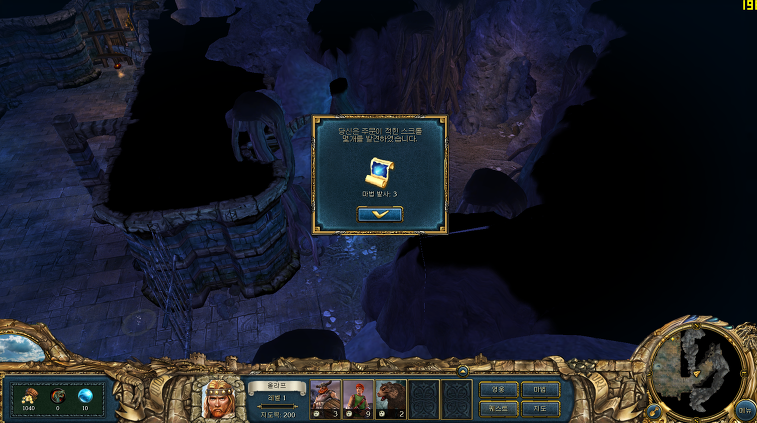Click the spell scroll icon in the dialog

point(380,172)
